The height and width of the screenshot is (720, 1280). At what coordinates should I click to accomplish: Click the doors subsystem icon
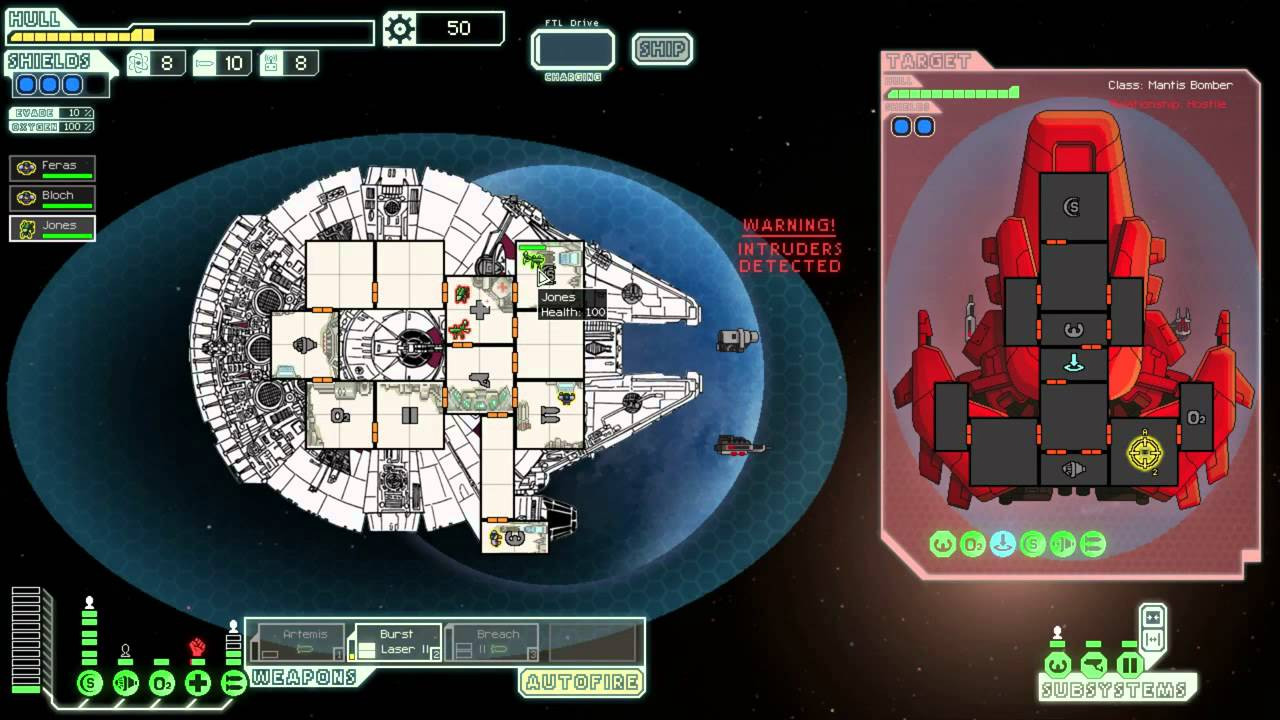pos(1129,665)
